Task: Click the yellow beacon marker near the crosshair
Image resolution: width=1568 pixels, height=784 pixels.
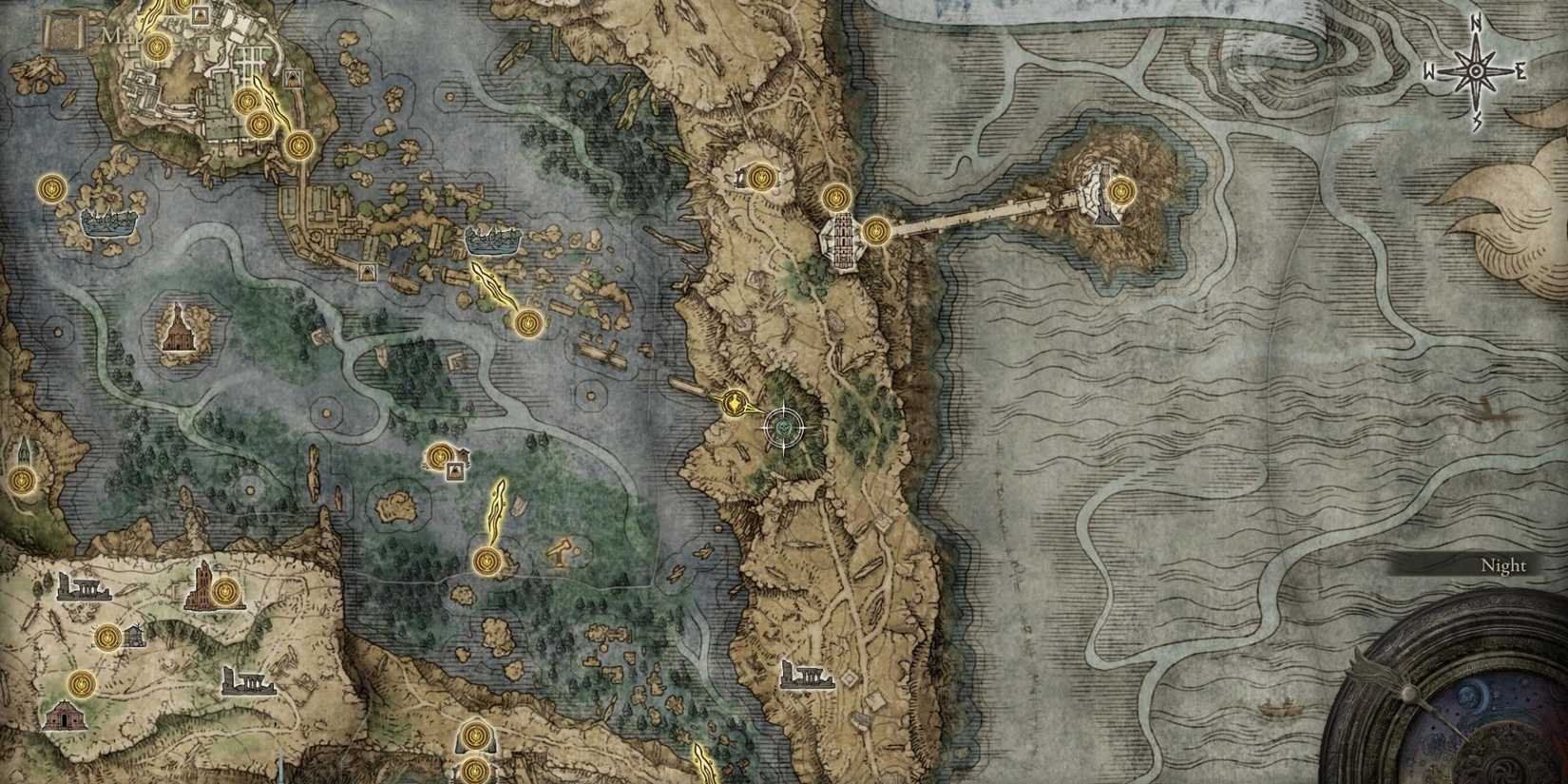Action: [x=734, y=404]
